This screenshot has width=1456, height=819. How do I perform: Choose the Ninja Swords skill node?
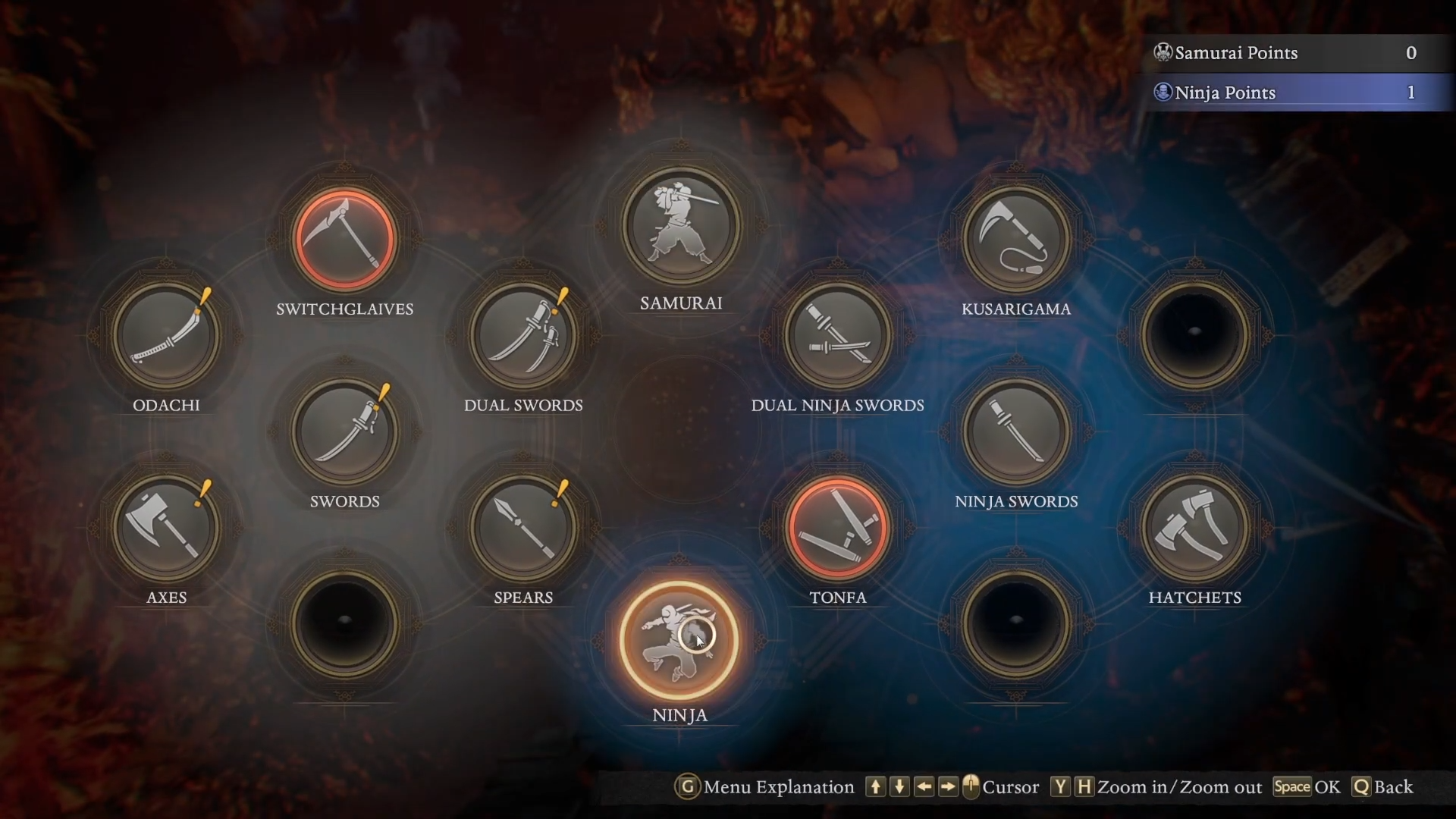point(1016,432)
